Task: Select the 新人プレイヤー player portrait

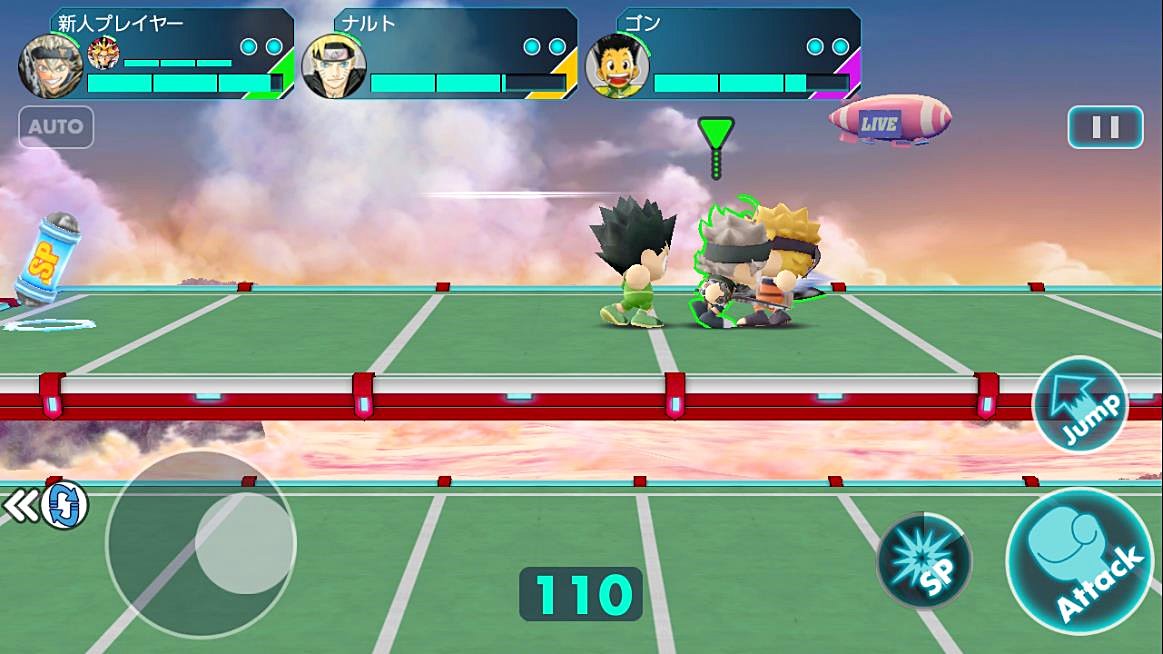Action: (x=51, y=66)
